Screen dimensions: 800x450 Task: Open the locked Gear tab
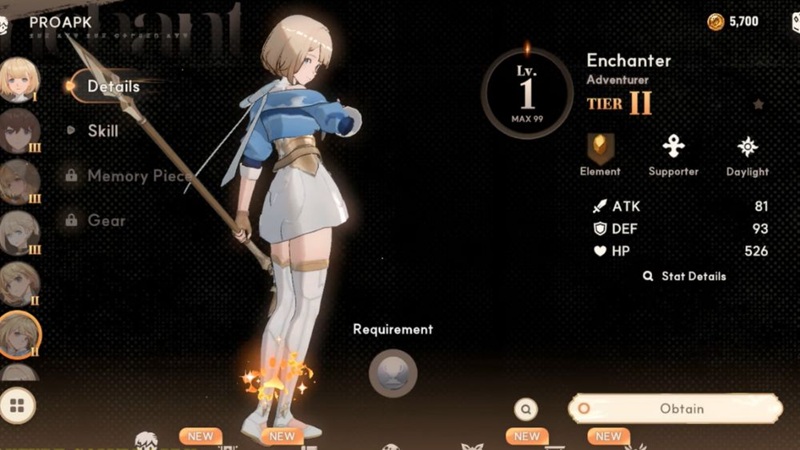(x=105, y=220)
